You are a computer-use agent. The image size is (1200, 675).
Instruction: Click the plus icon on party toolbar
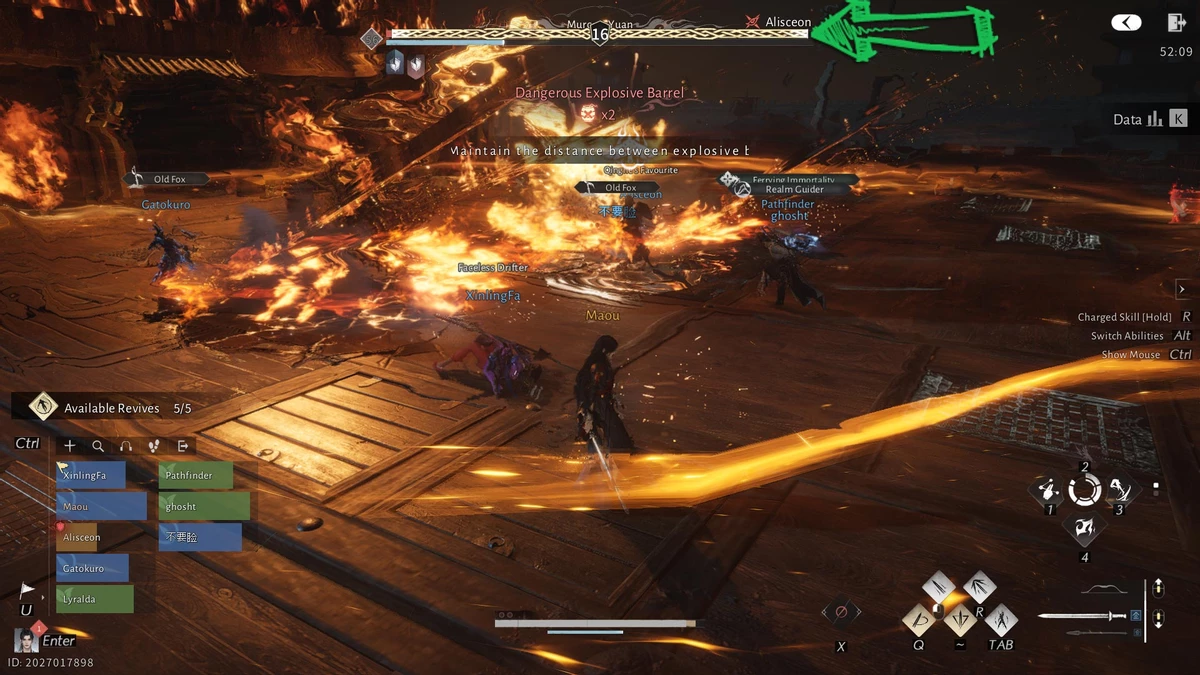pos(70,446)
